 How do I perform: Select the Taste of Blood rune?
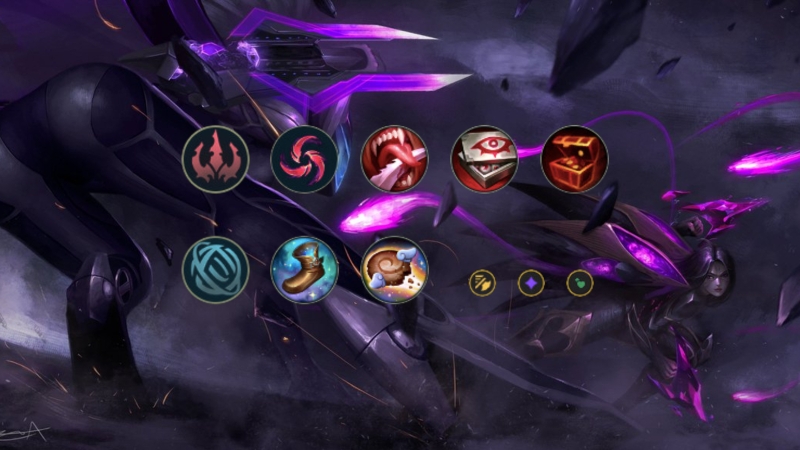[394, 159]
